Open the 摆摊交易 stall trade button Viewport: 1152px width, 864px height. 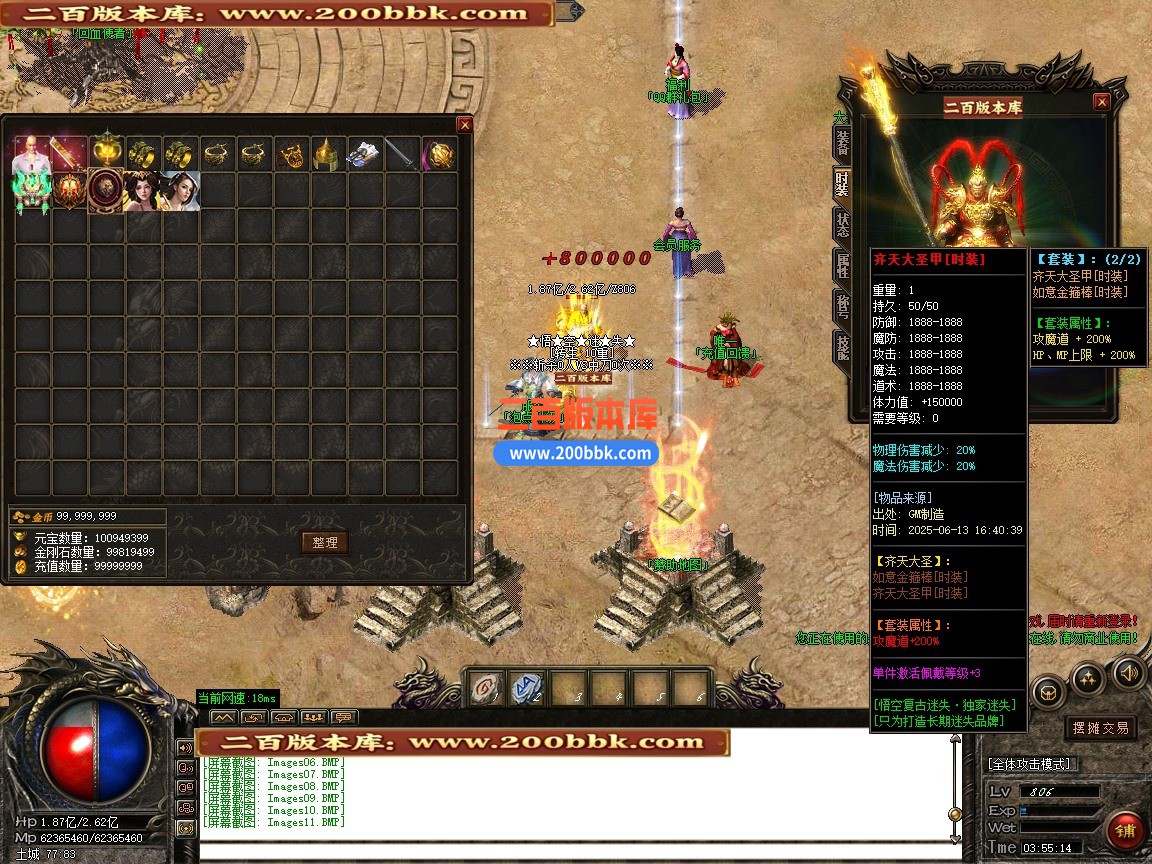point(1100,728)
